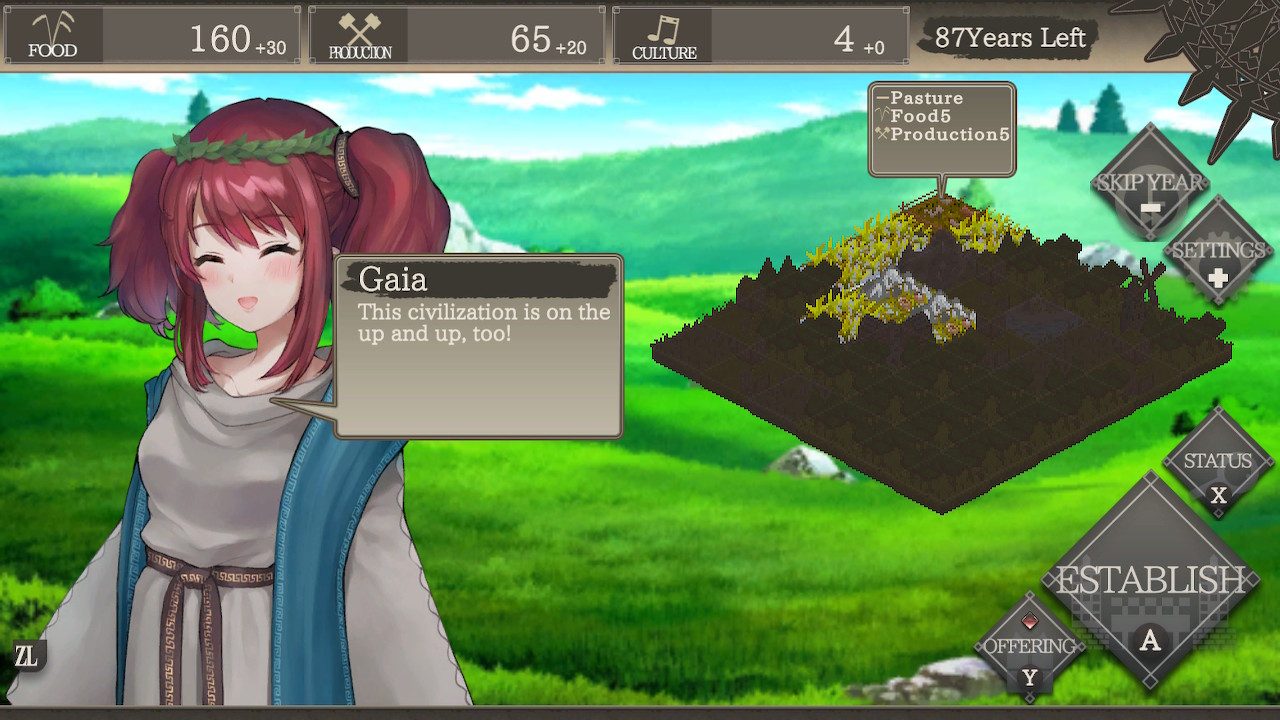Click the 87 Years Left counter

[1011, 38]
